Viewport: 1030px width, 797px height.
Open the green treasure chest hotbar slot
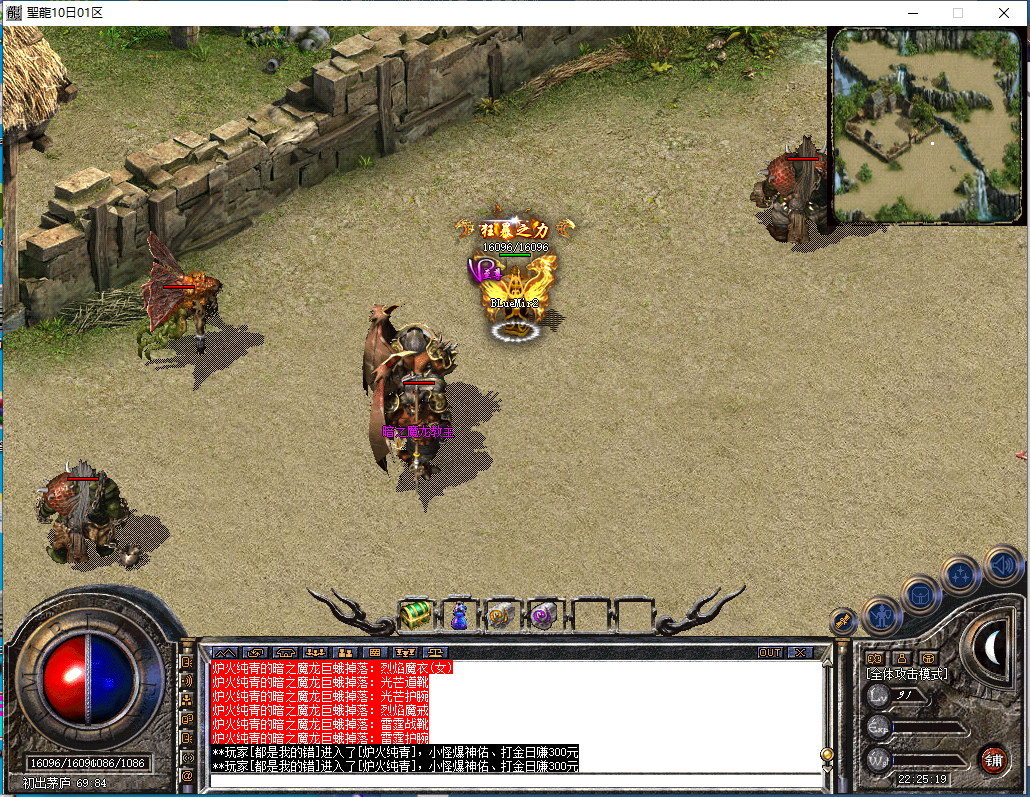[x=415, y=615]
